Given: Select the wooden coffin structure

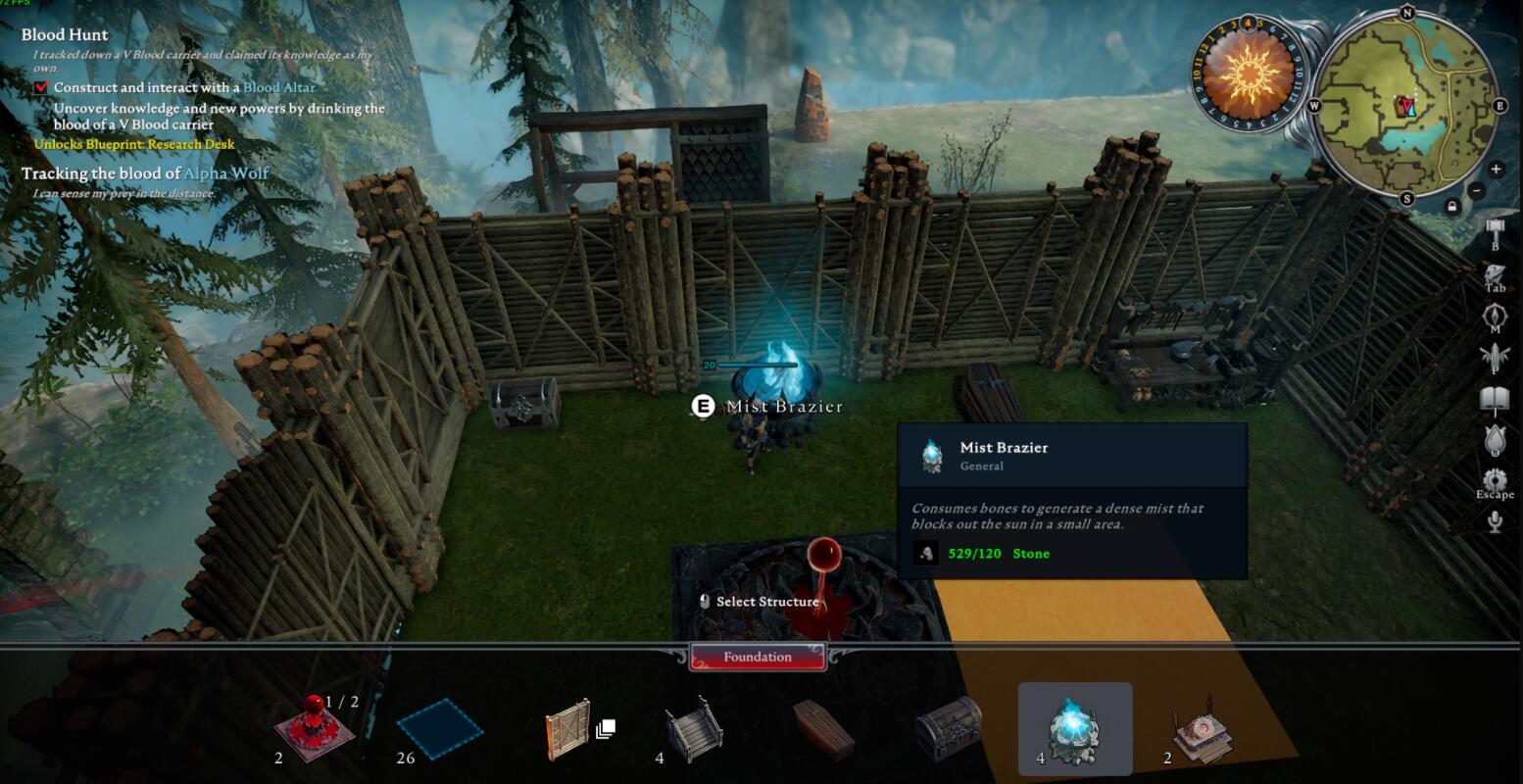Looking at the screenshot, I should [x=822, y=729].
